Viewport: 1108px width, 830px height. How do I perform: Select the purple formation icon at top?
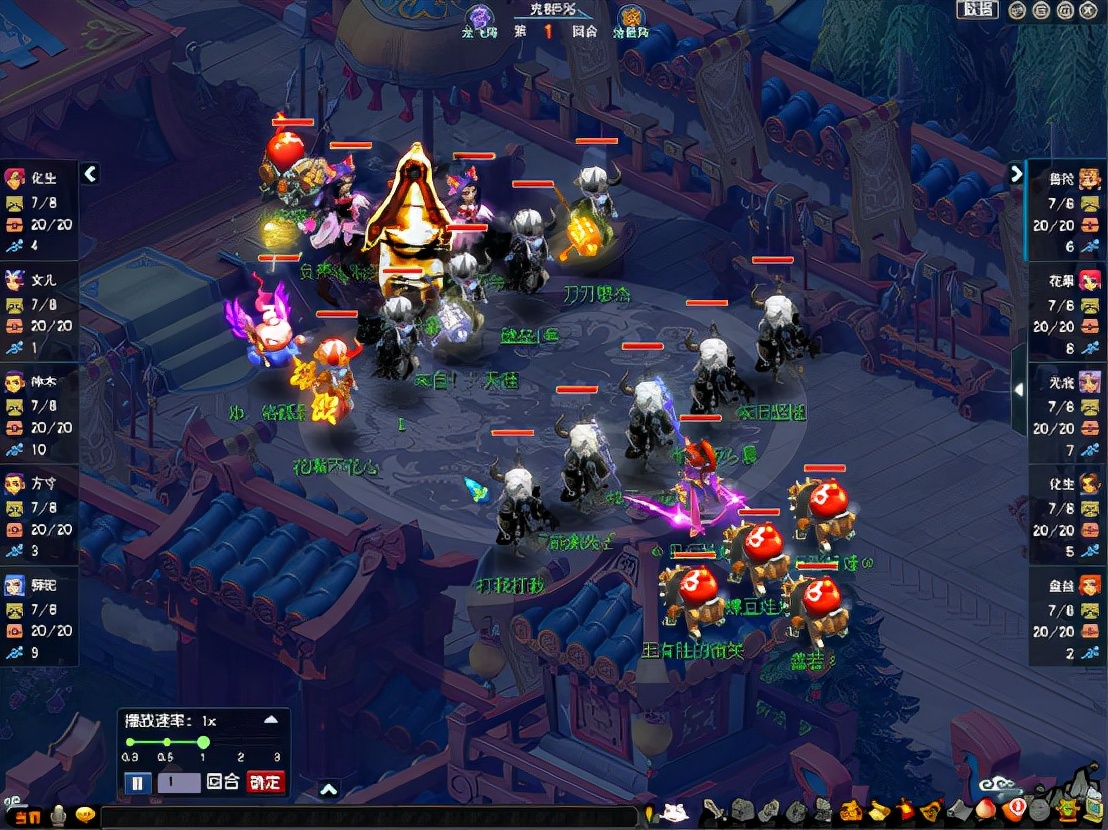(x=481, y=17)
